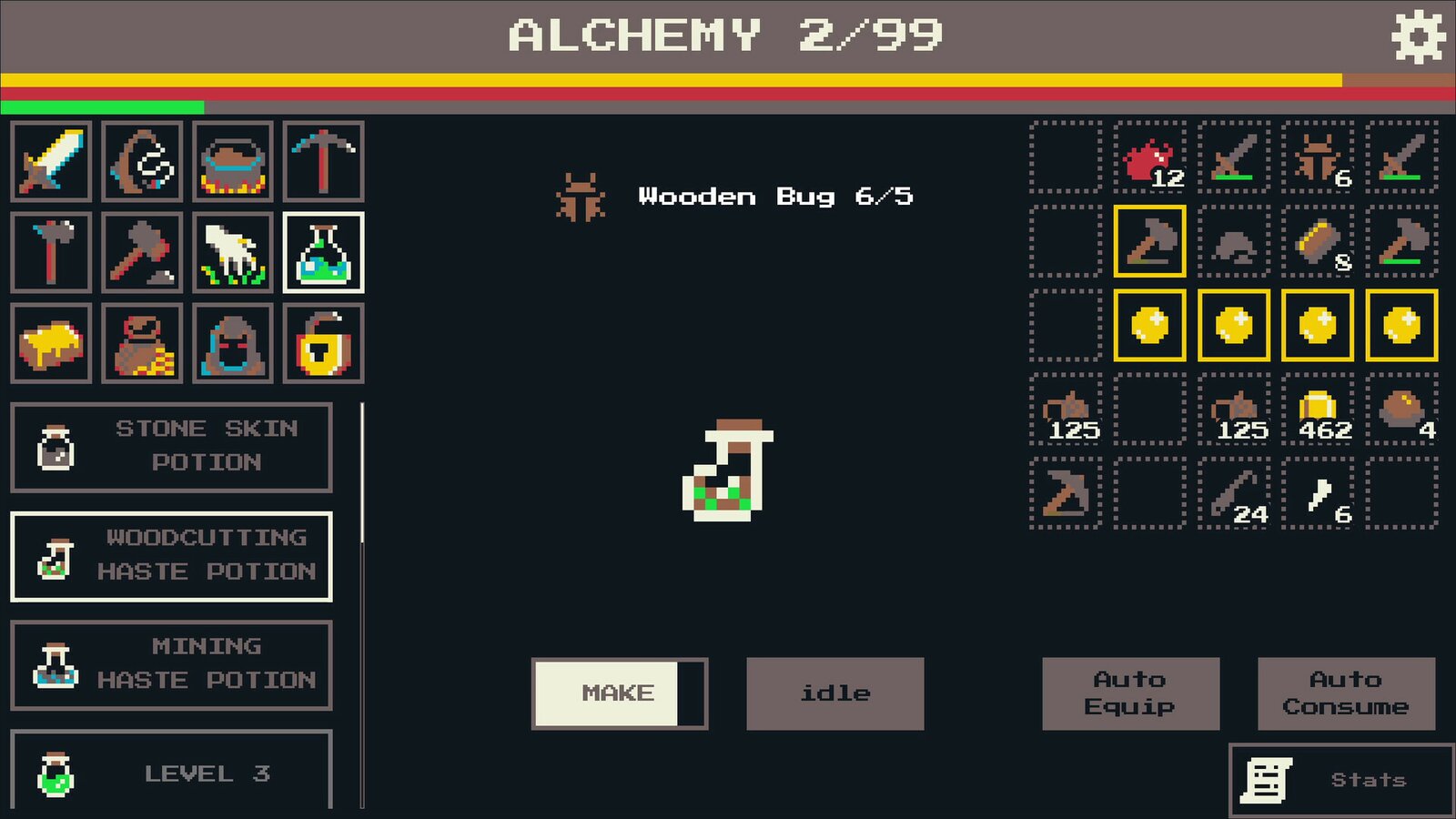Viewport: 1456px width, 819px height.
Task: Switch to the sword combat skill
Action: point(51,161)
